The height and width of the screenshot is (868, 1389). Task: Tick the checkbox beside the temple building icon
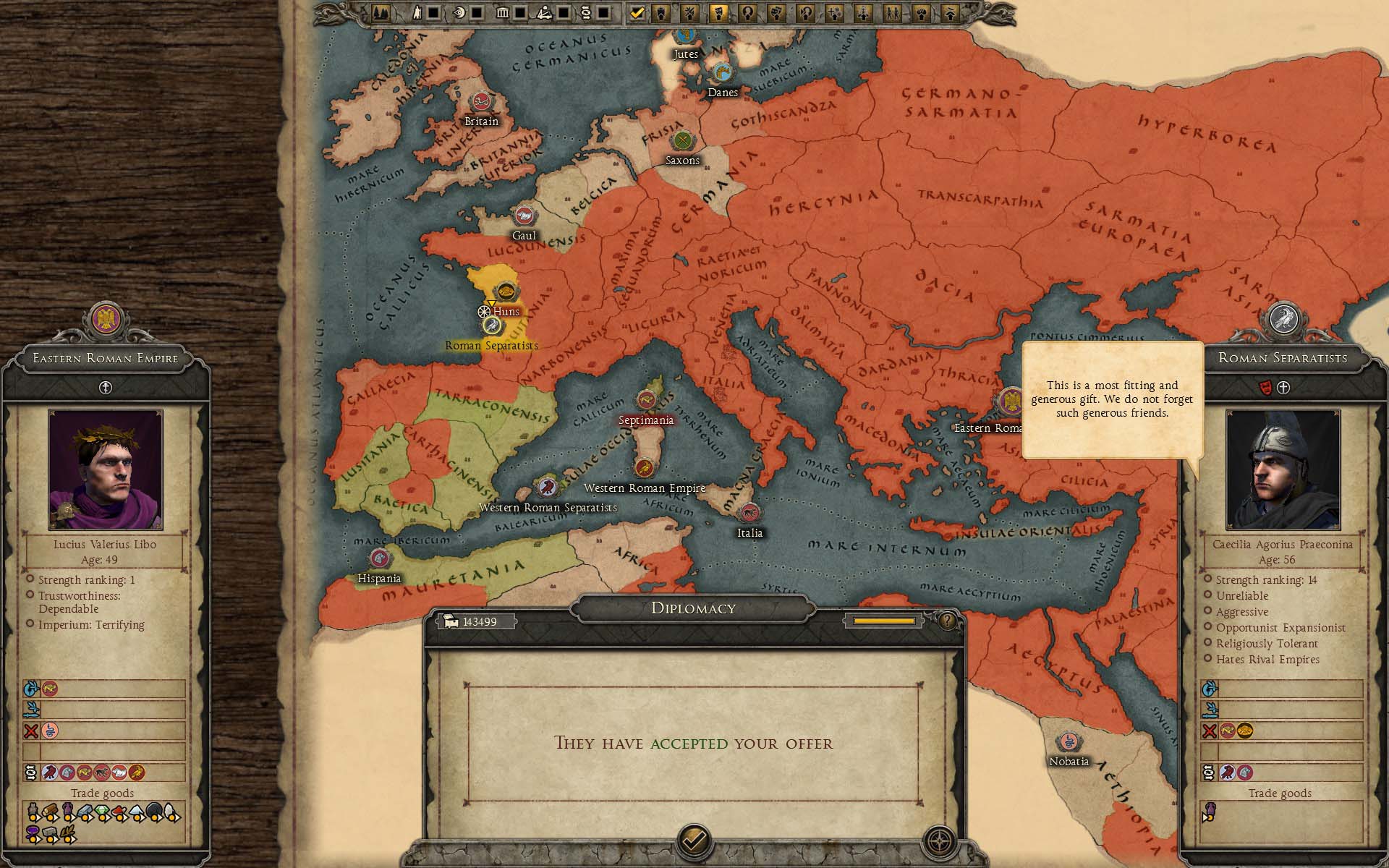(x=520, y=12)
